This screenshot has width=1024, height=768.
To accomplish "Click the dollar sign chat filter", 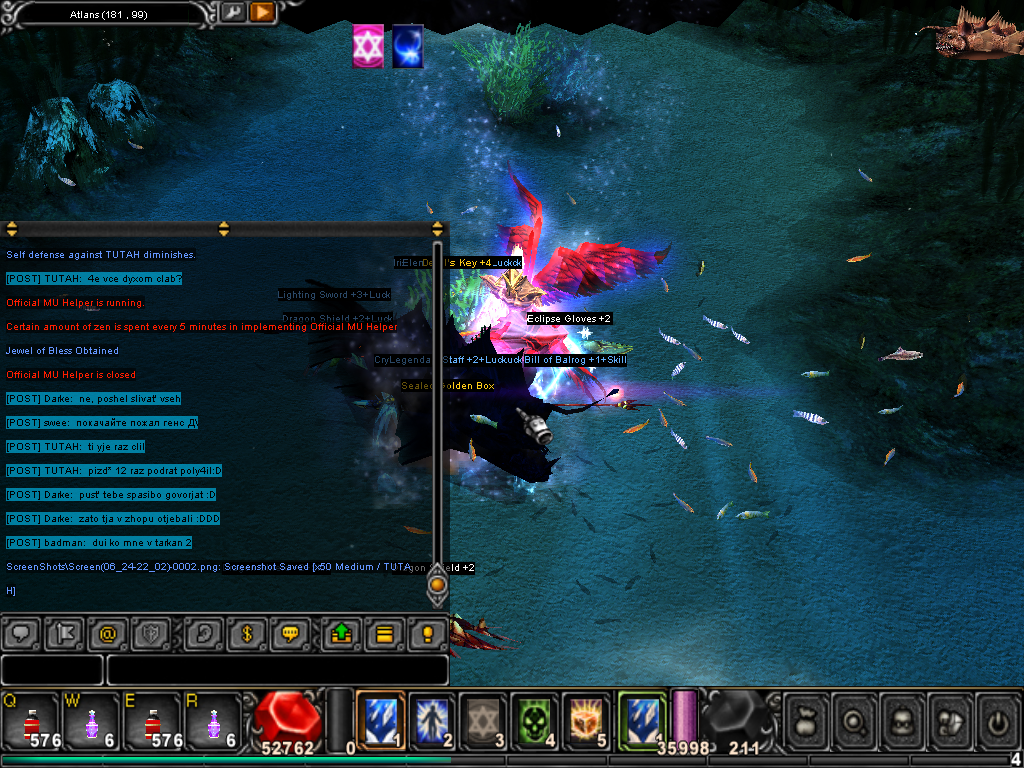I will point(246,633).
